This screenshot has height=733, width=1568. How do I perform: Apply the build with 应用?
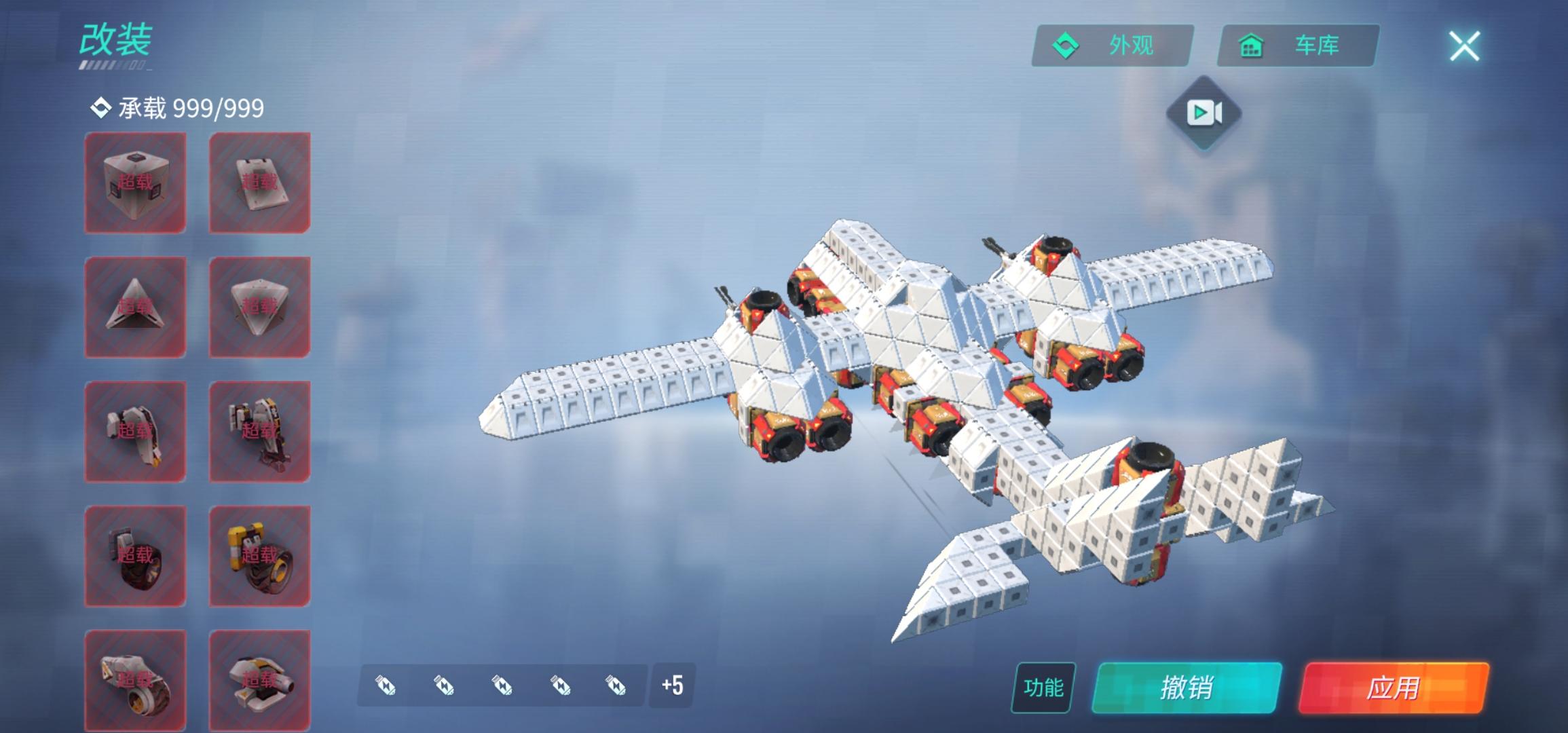click(x=1393, y=688)
